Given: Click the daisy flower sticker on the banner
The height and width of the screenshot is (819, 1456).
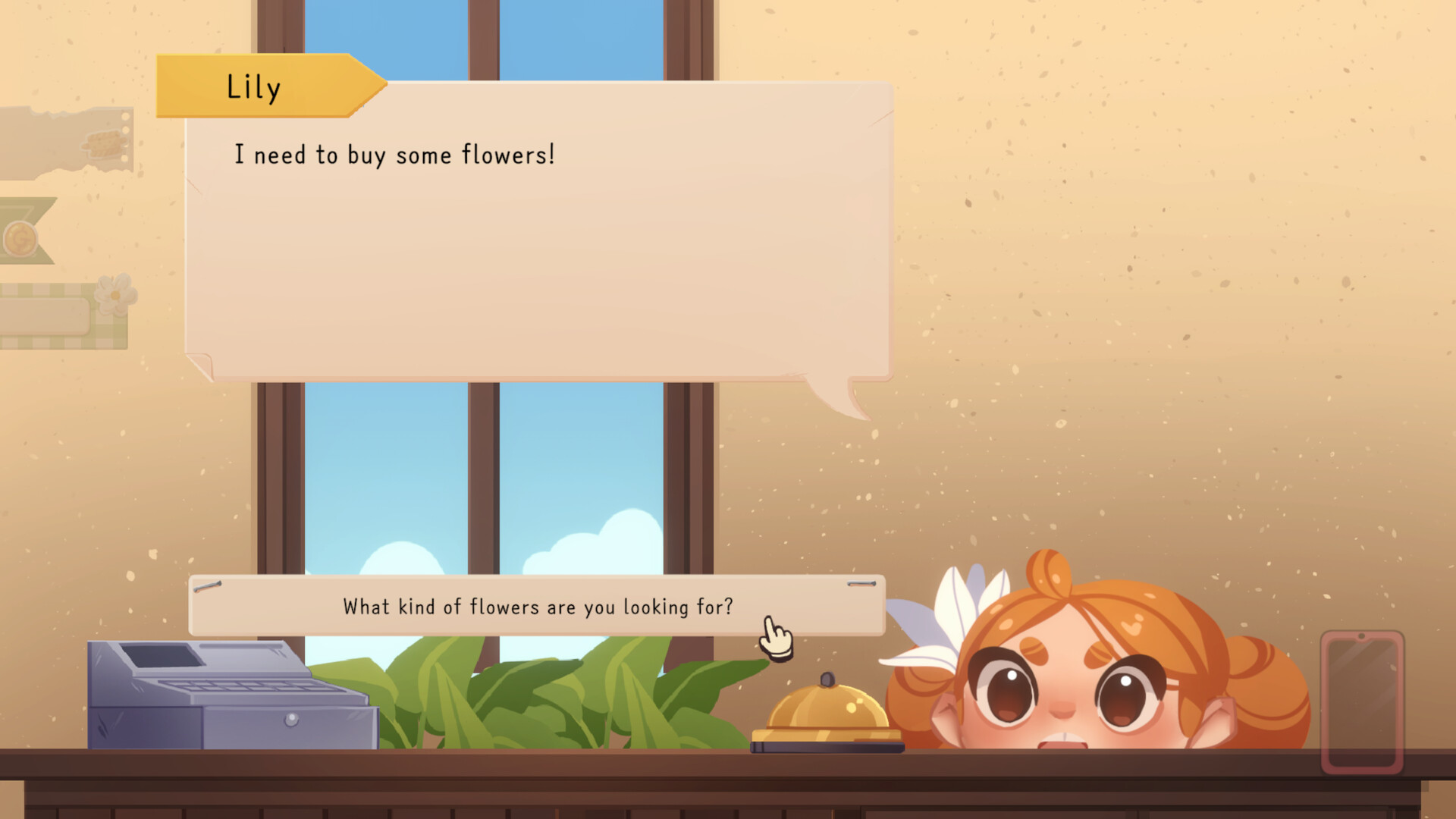Looking at the screenshot, I should pyautogui.click(x=115, y=296).
